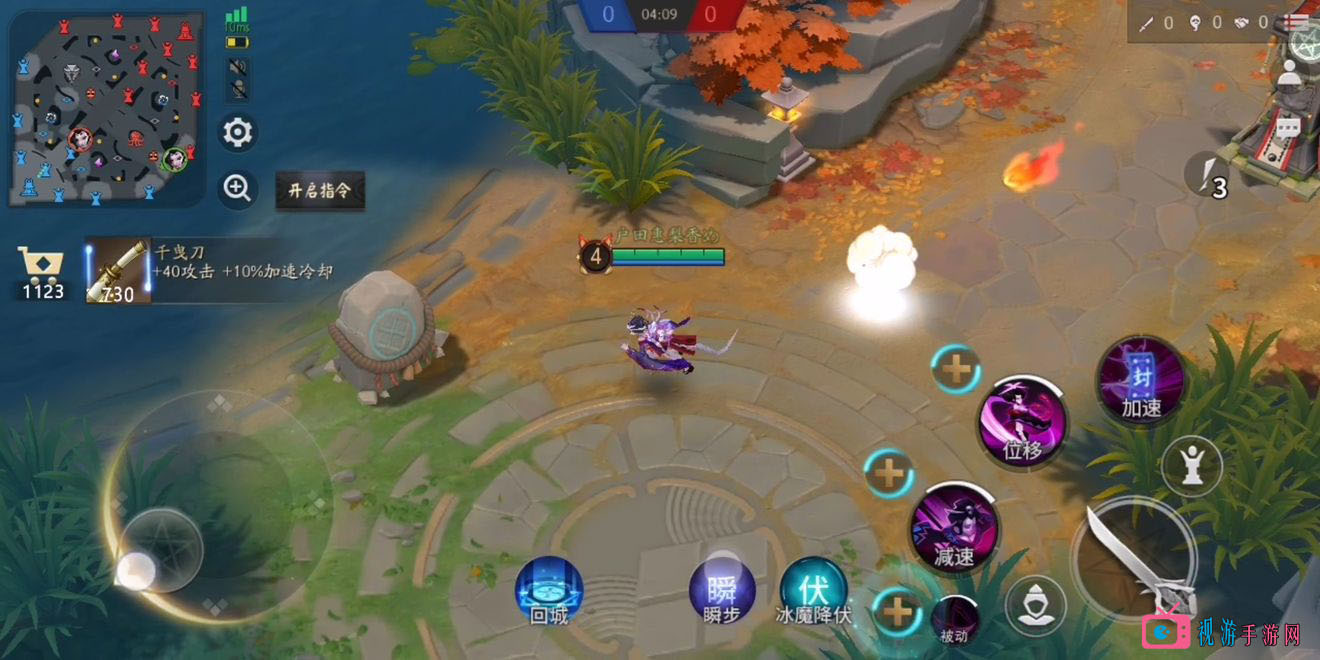Open the minimap
The width and height of the screenshot is (1320, 660).
(105, 108)
